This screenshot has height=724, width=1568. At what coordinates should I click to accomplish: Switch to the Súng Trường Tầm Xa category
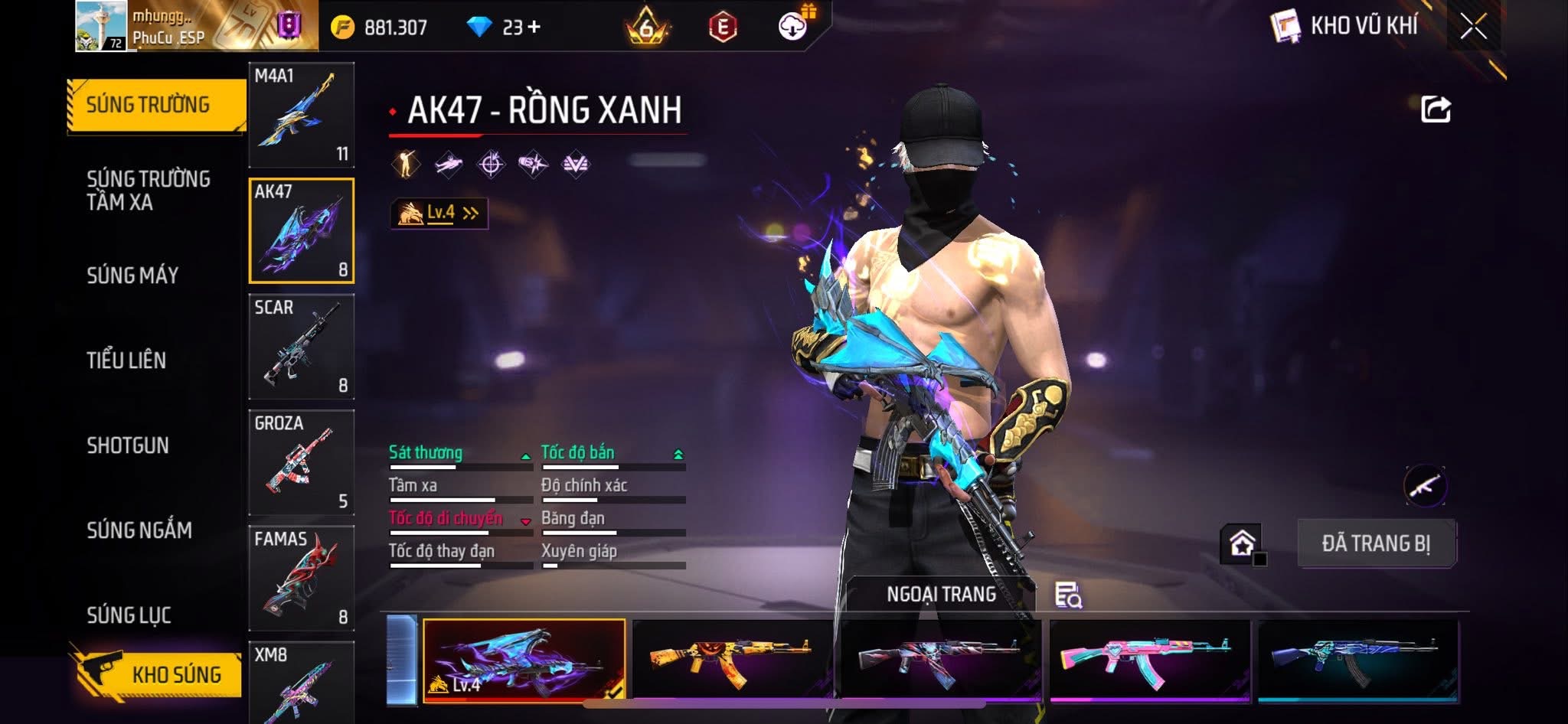click(149, 191)
